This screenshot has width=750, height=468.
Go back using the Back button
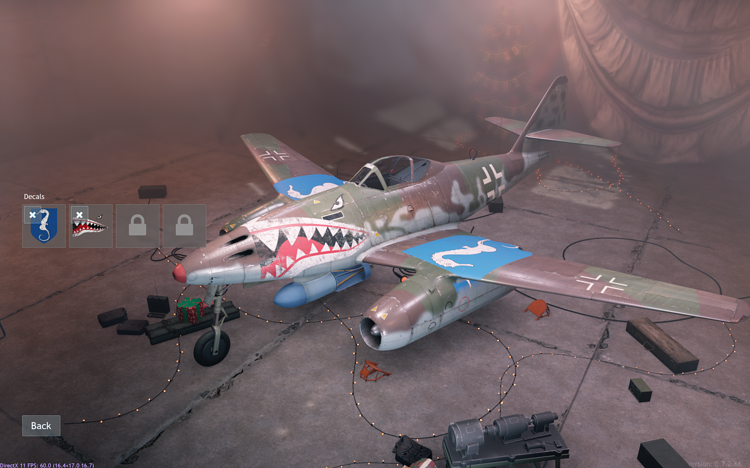(x=41, y=425)
